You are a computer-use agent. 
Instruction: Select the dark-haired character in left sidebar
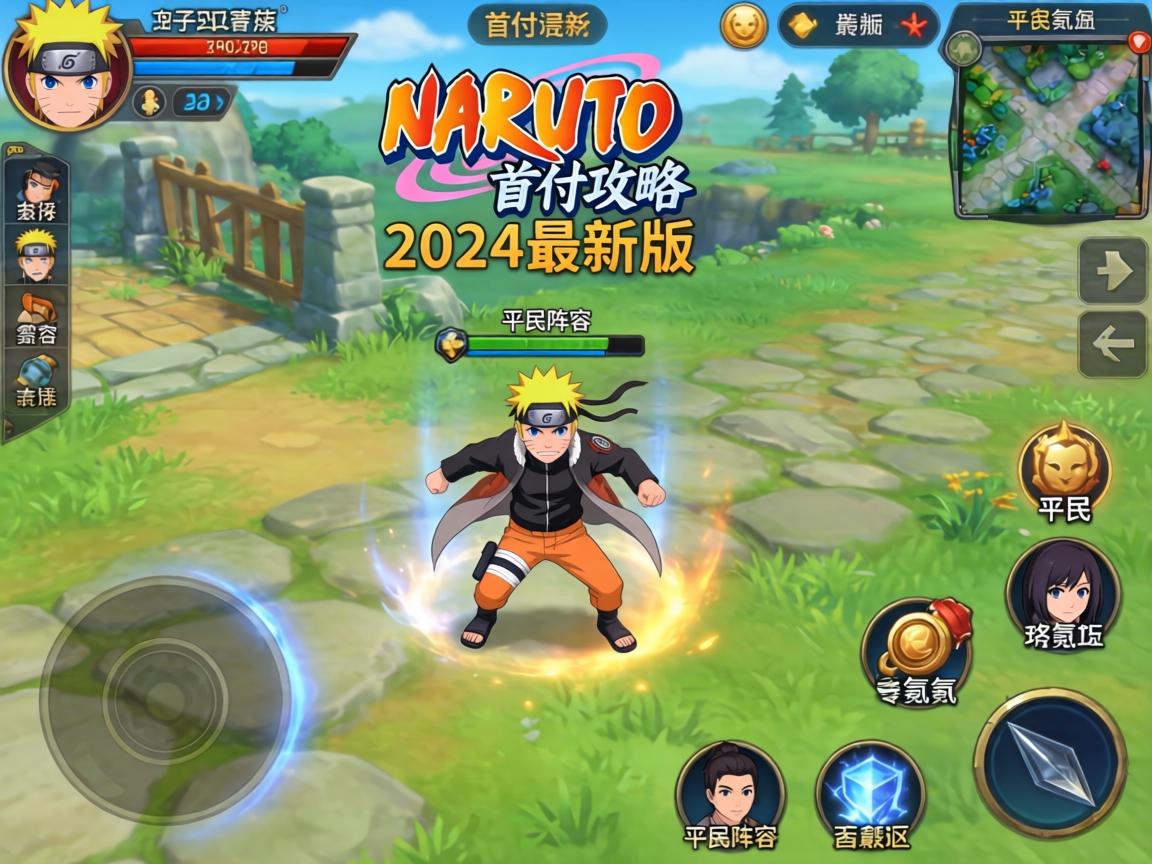(x=37, y=190)
